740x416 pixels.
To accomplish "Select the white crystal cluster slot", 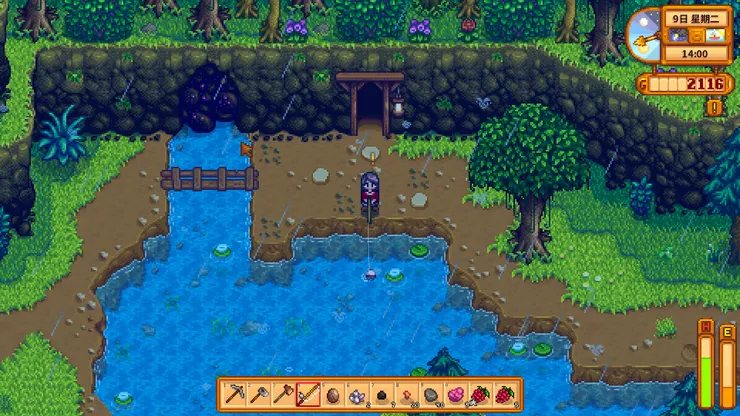I will [x=357, y=394].
